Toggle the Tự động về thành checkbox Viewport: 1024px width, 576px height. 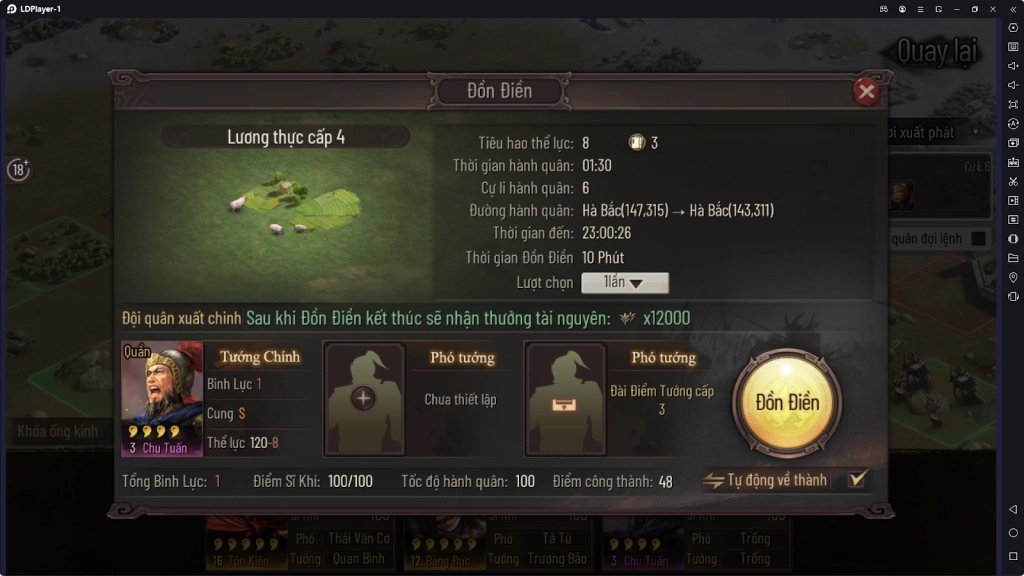coord(856,480)
